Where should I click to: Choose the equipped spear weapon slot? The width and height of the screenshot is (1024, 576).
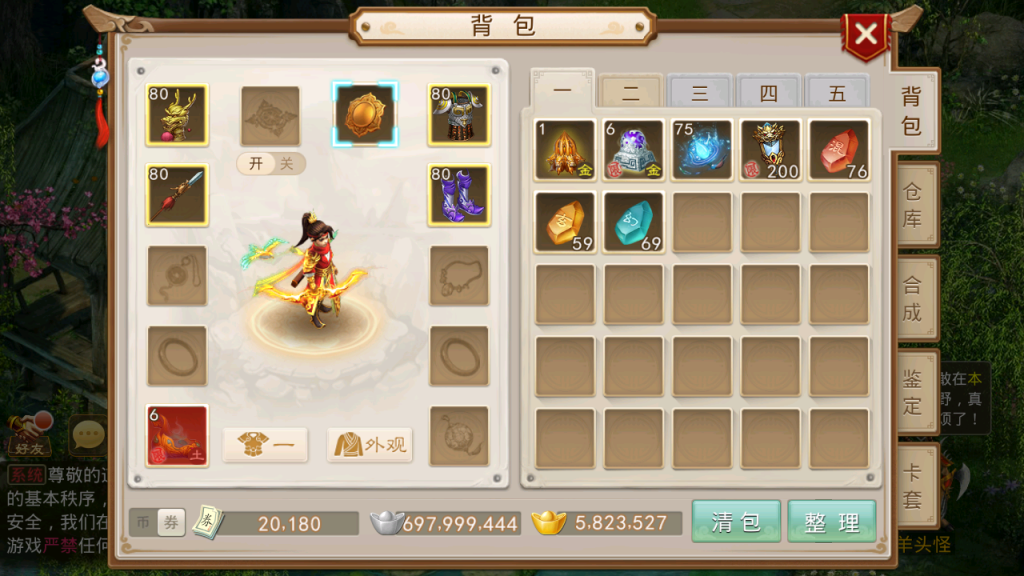(x=177, y=195)
